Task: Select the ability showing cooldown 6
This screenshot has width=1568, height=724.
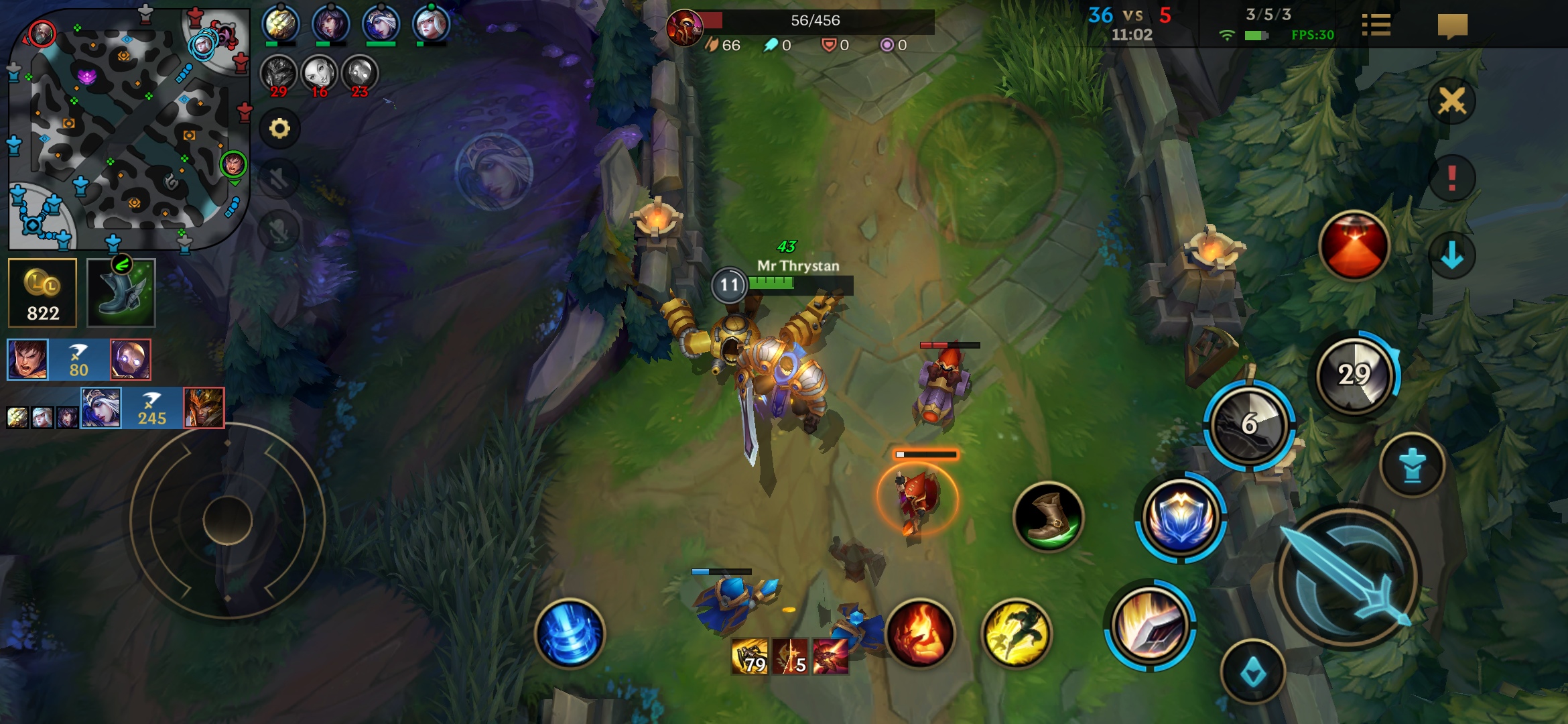Action: pos(1249,424)
